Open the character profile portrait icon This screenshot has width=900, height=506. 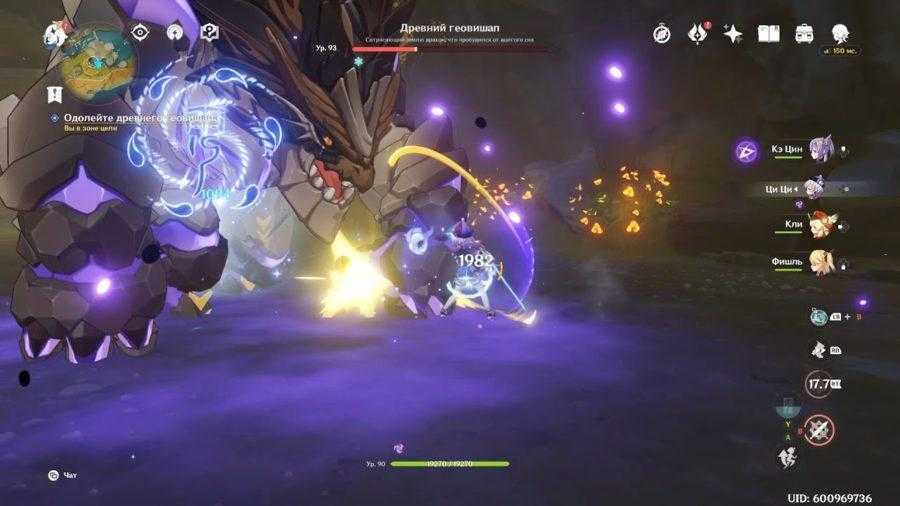(x=840, y=33)
